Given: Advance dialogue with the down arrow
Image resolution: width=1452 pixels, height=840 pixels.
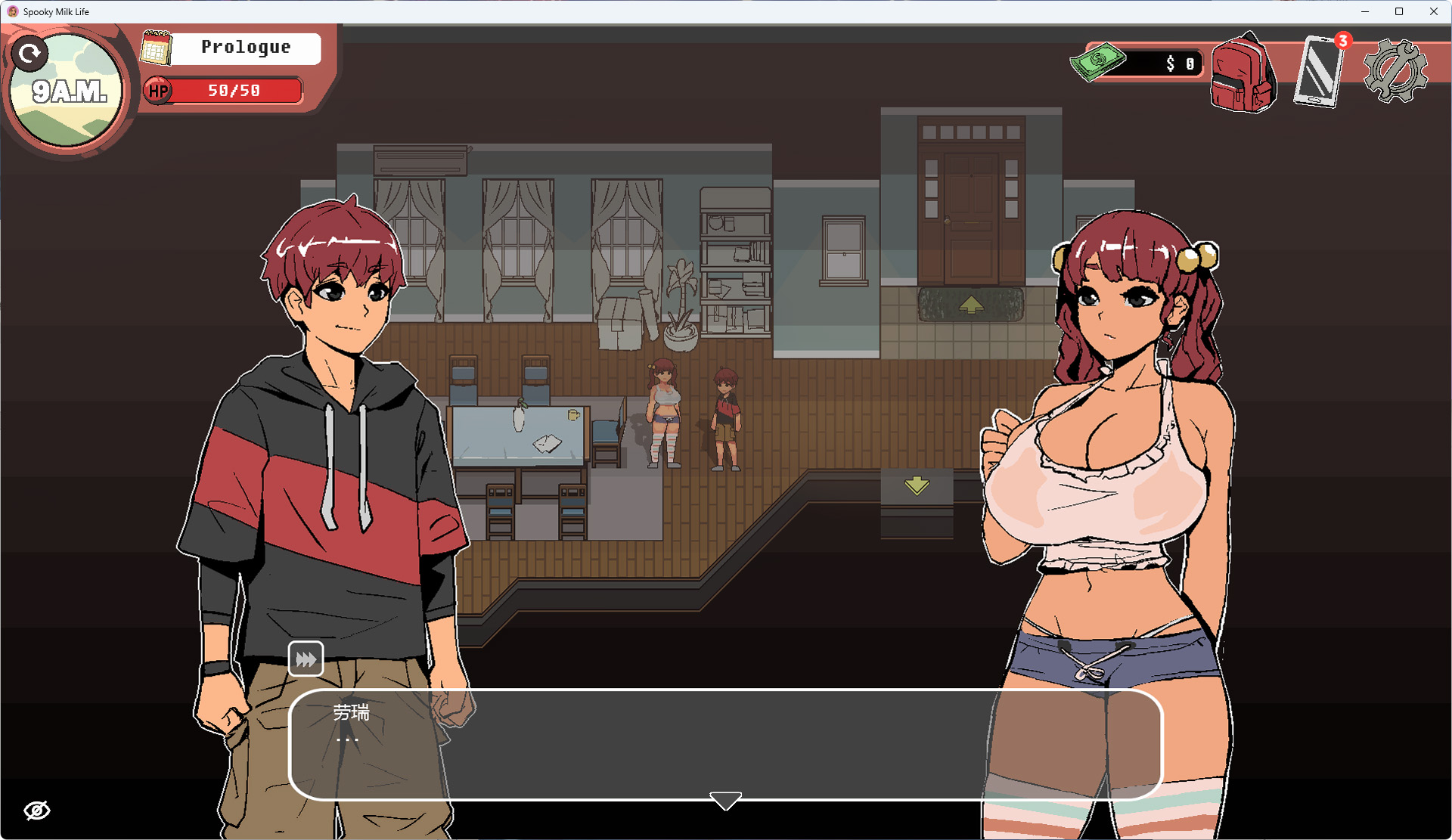Looking at the screenshot, I should [725, 801].
